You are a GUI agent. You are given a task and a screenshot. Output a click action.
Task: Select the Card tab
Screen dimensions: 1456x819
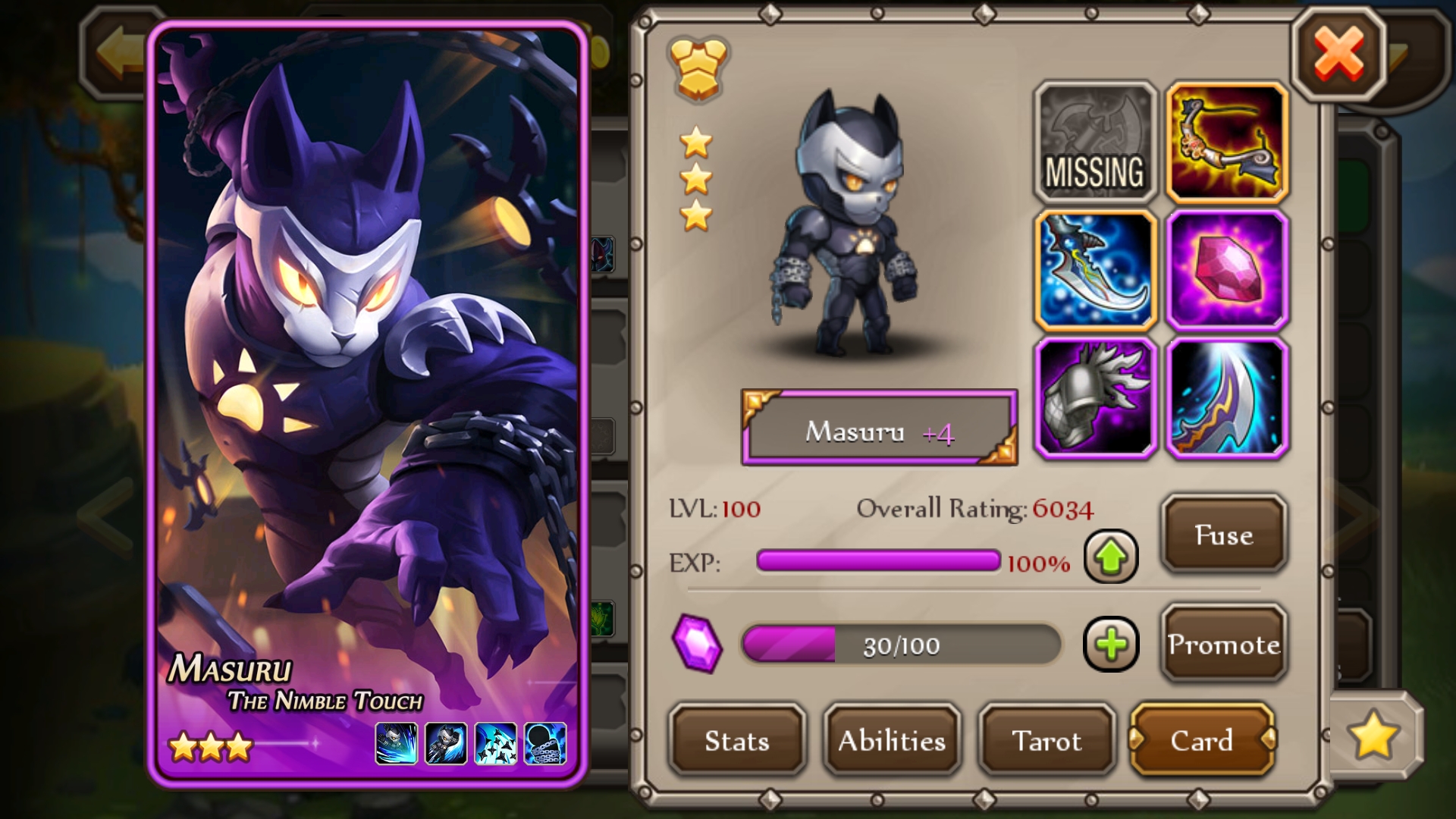point(1201,740)
